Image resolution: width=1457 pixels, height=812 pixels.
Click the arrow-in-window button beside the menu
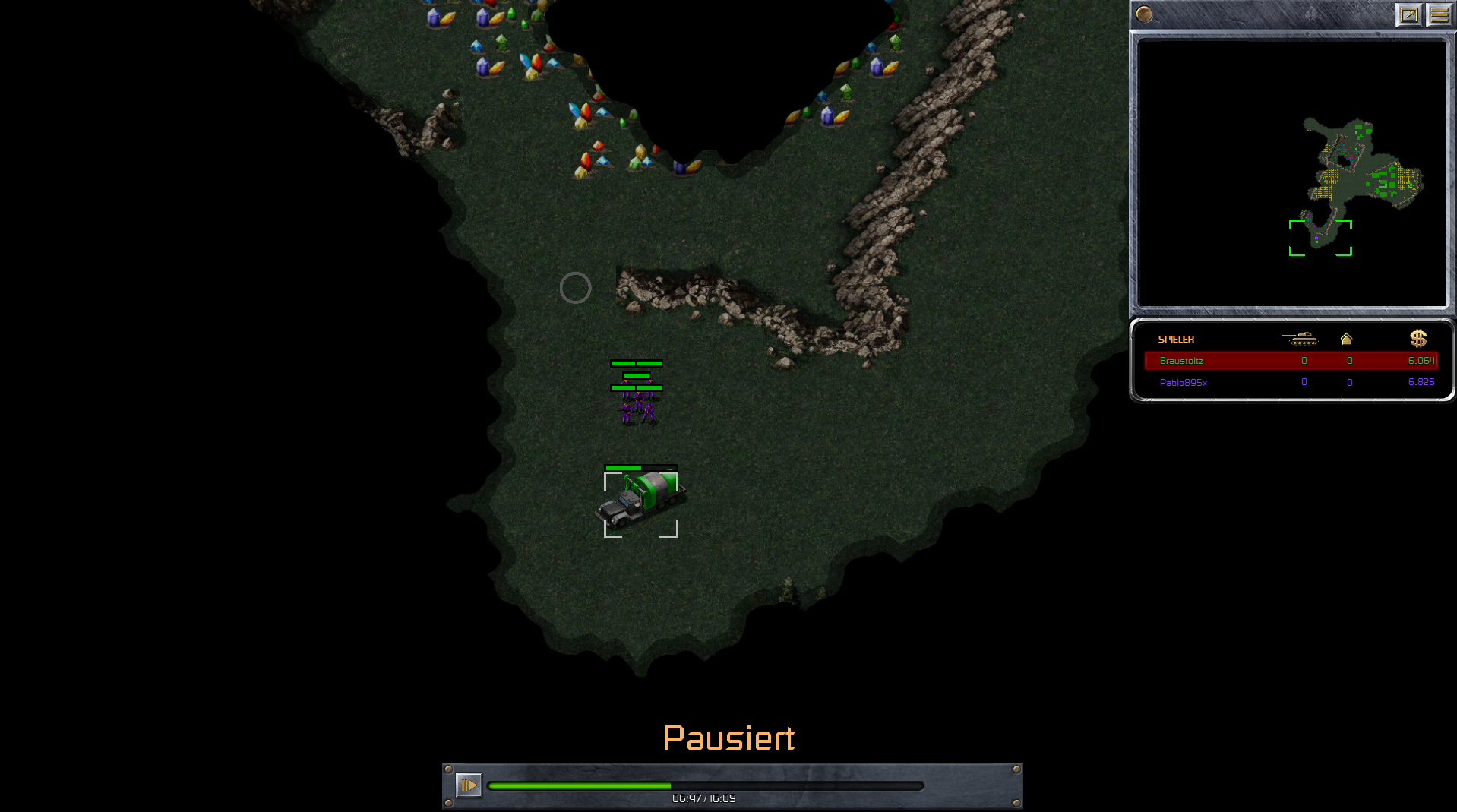[1408, 15]
